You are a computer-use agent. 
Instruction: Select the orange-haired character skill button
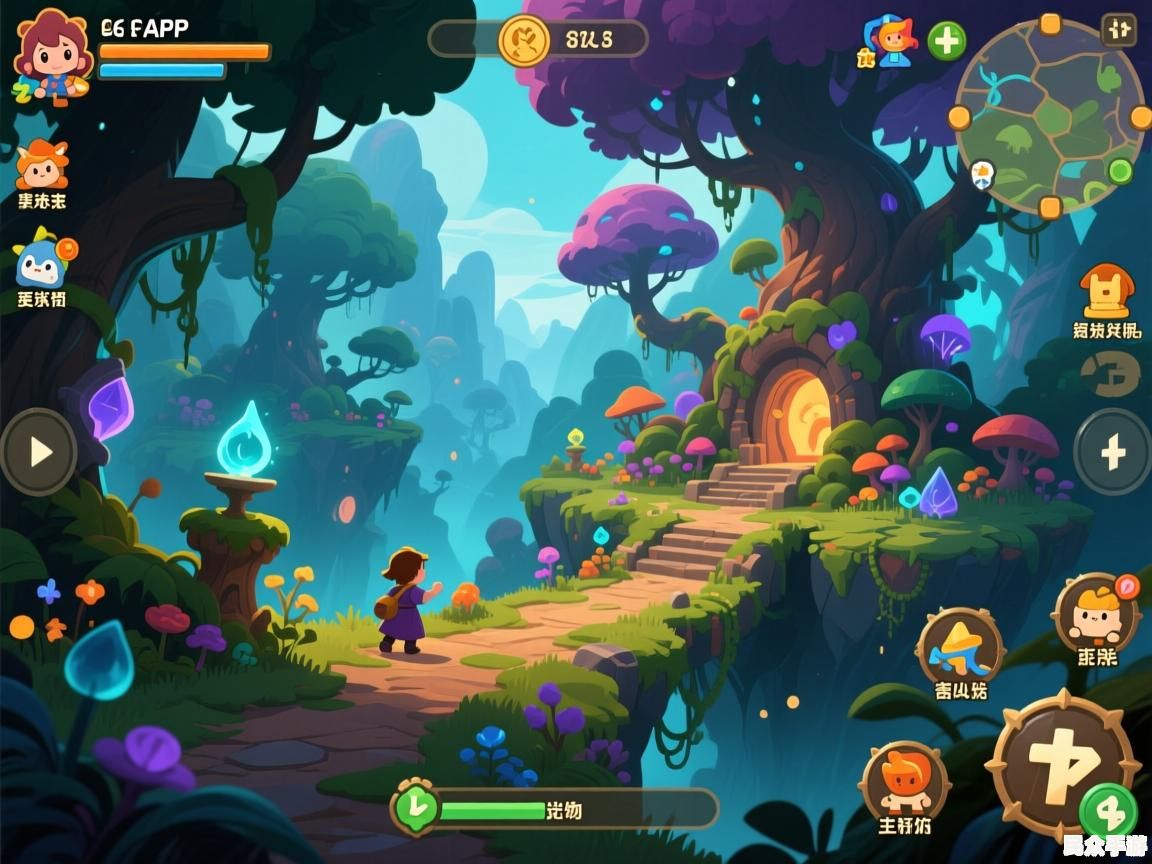pyautogui.click(x=904, y=781)
